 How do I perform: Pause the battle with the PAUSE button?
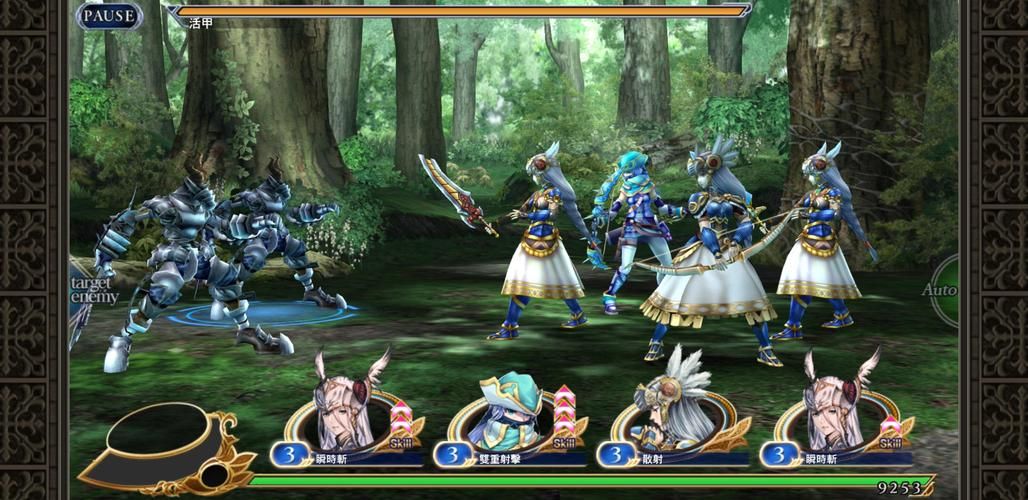(109, 16)
